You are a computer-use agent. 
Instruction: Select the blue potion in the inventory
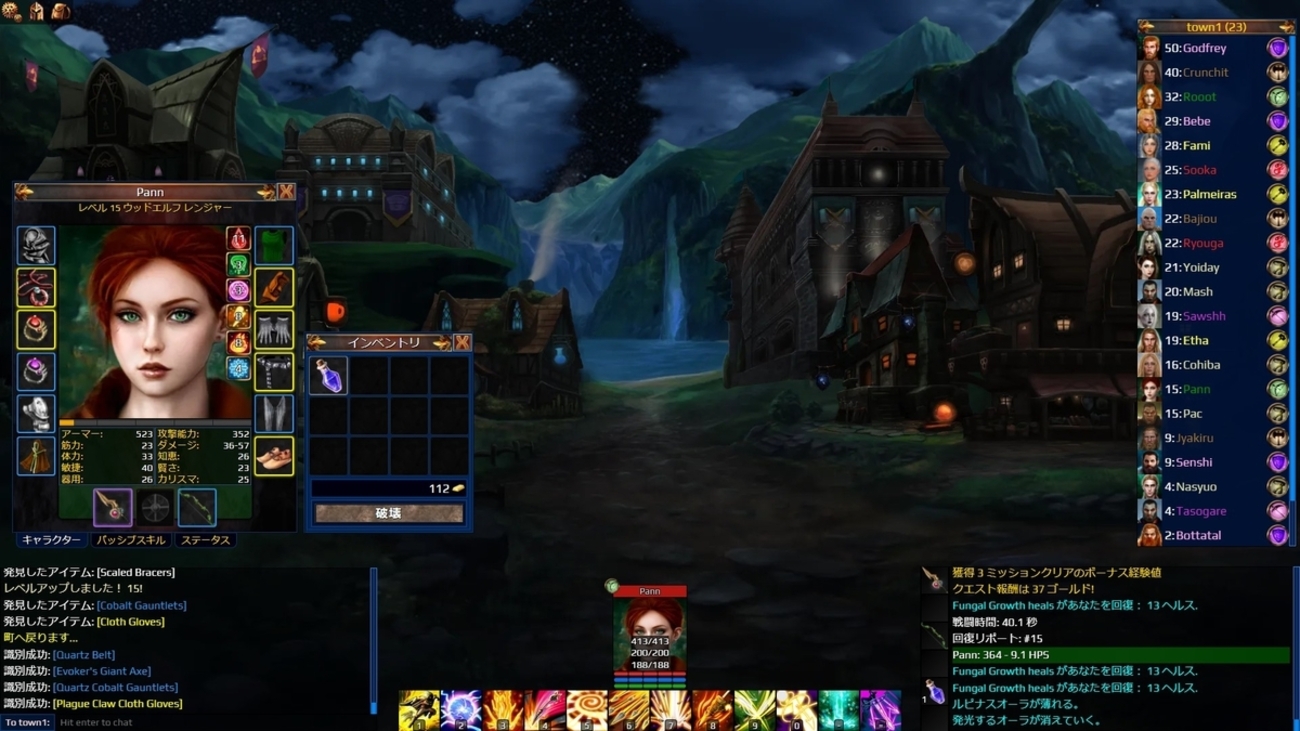328,376
